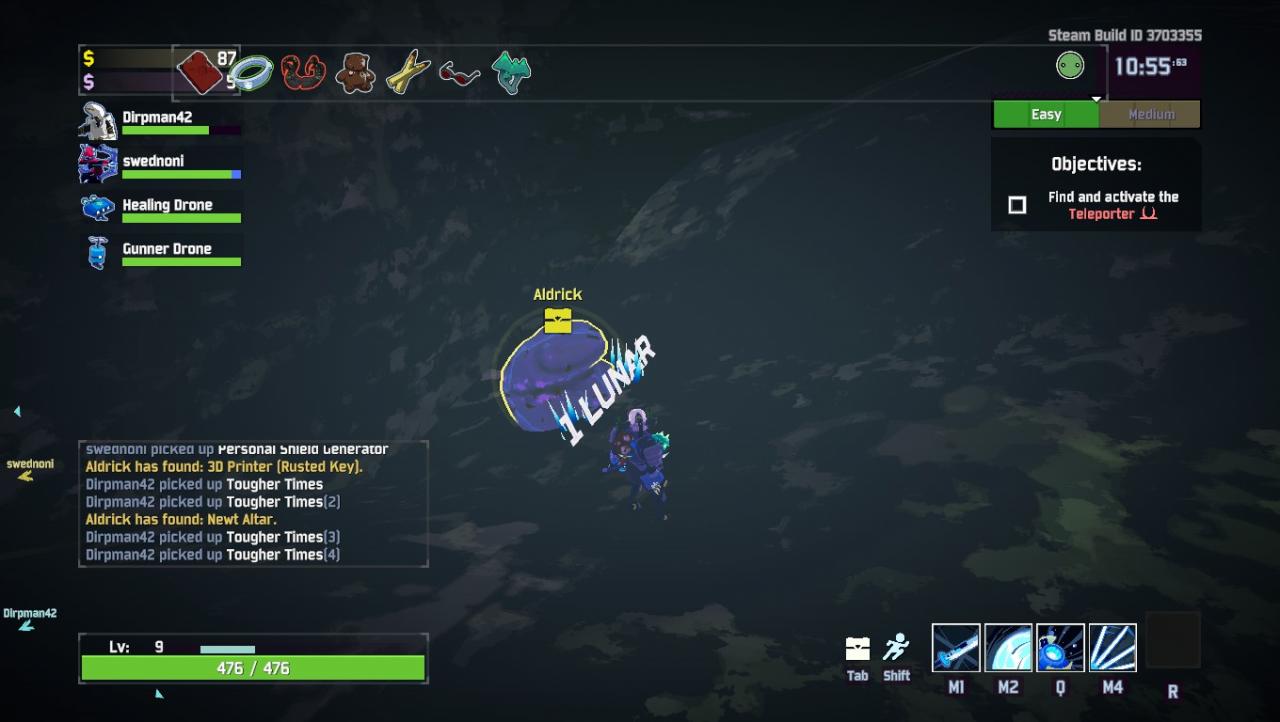The width and height of the screenshot is (1280, 722).
Task: Select the red coiled whip item
Action: [304, 72]
